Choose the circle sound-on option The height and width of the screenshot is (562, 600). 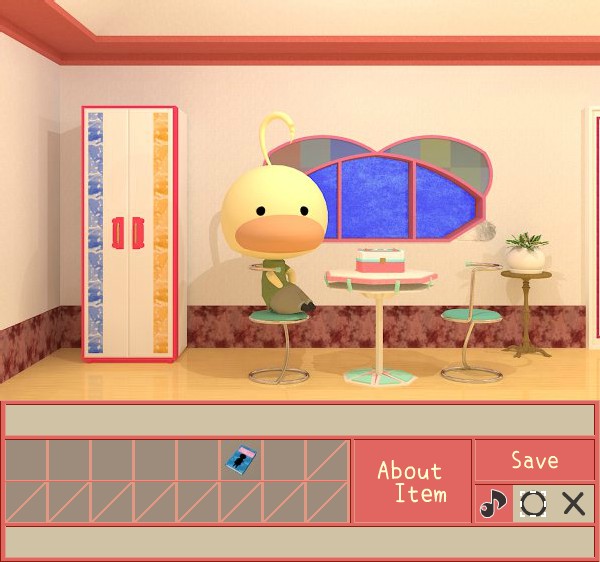(x=533, y=503)
